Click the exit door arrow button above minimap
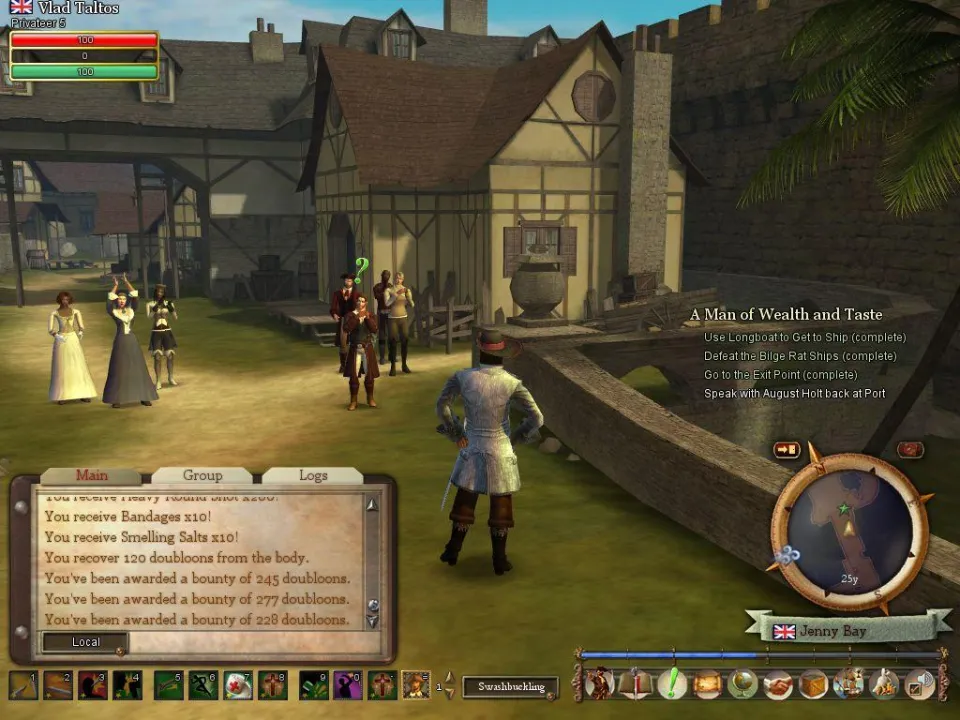Image resolution: width=960 pixels, height=720 pixels. 787,450
